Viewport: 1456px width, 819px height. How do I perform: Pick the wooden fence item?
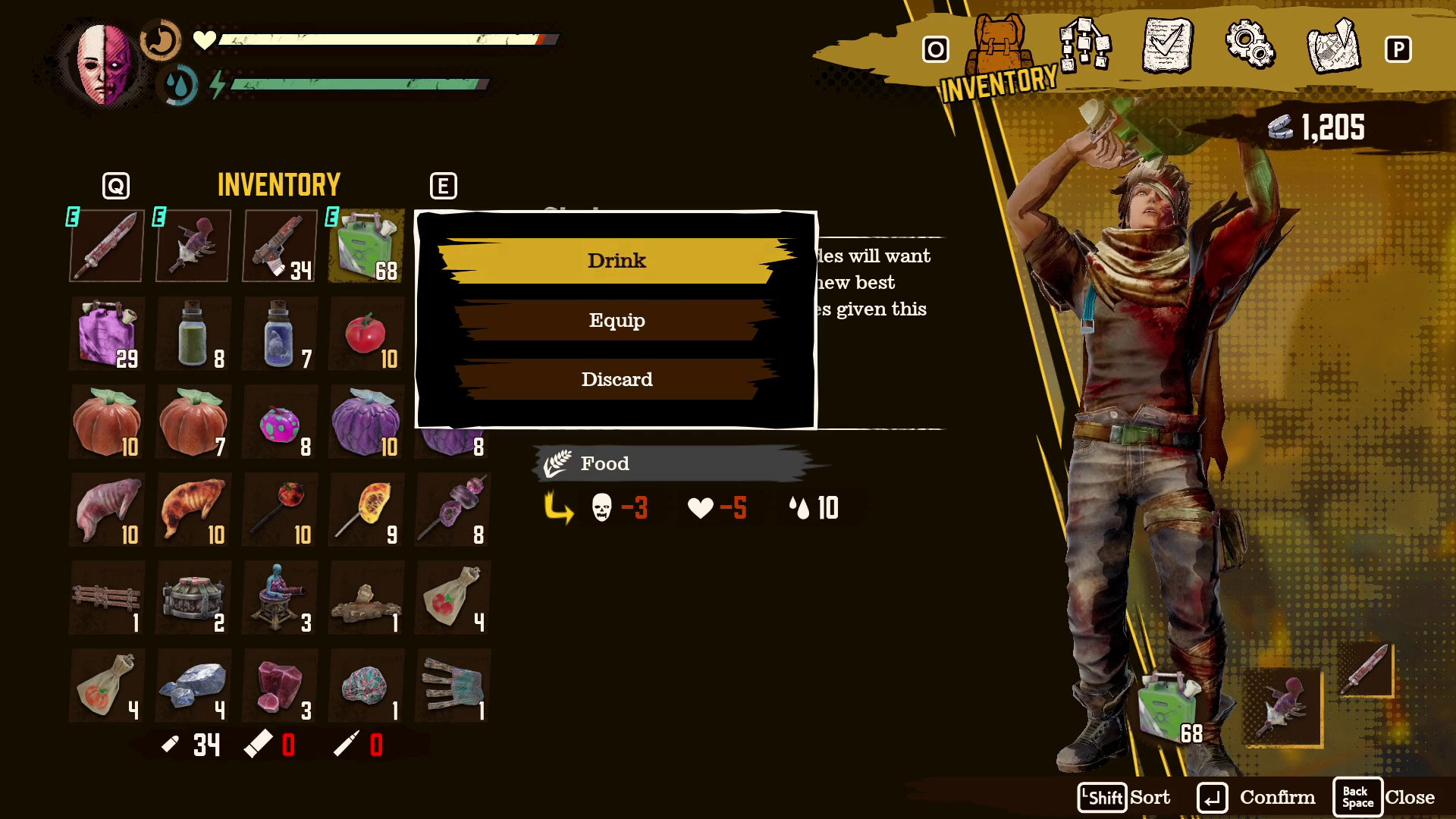click(107, 598)
